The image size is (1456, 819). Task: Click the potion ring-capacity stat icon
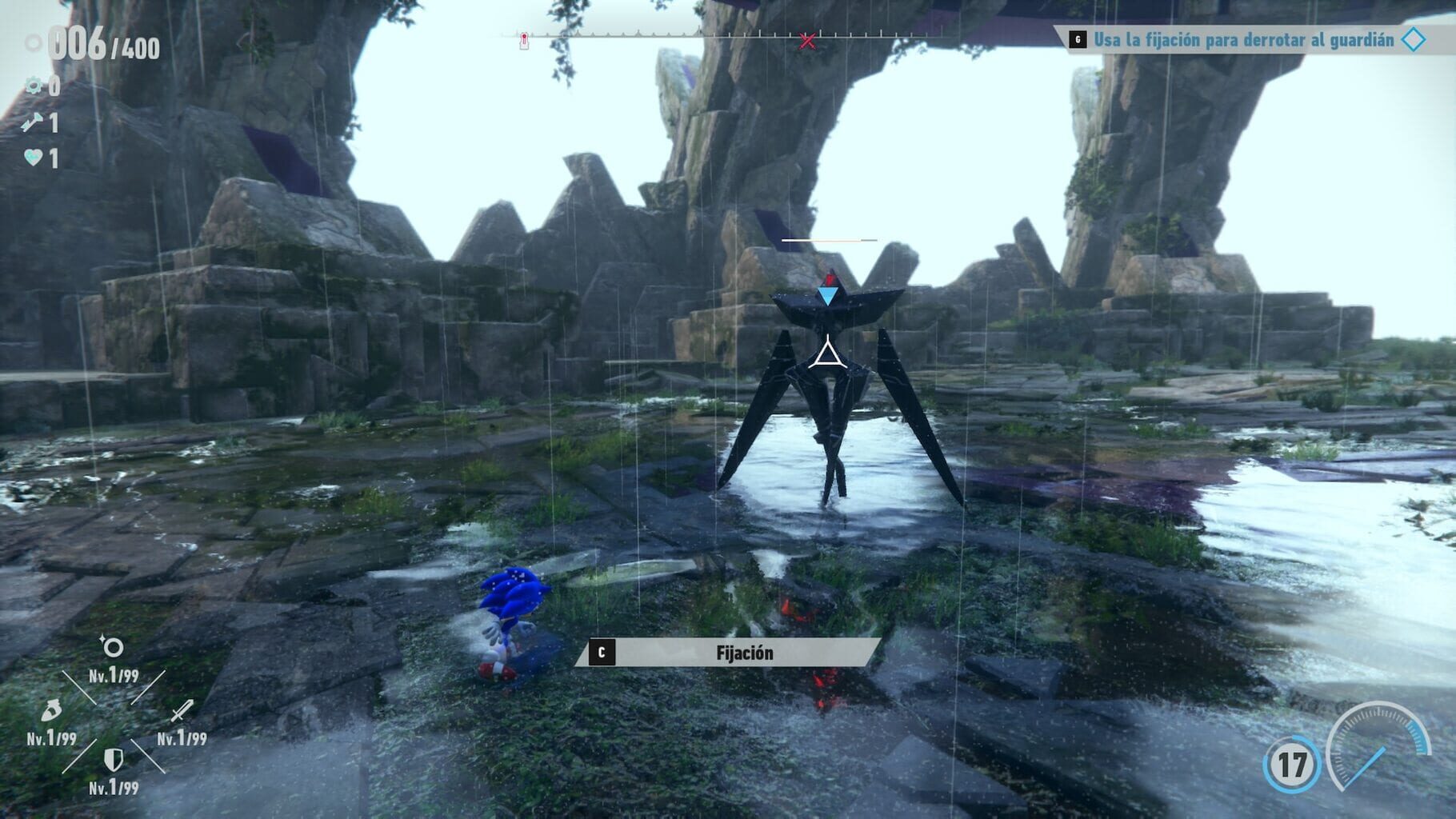(x=50, y=709)
